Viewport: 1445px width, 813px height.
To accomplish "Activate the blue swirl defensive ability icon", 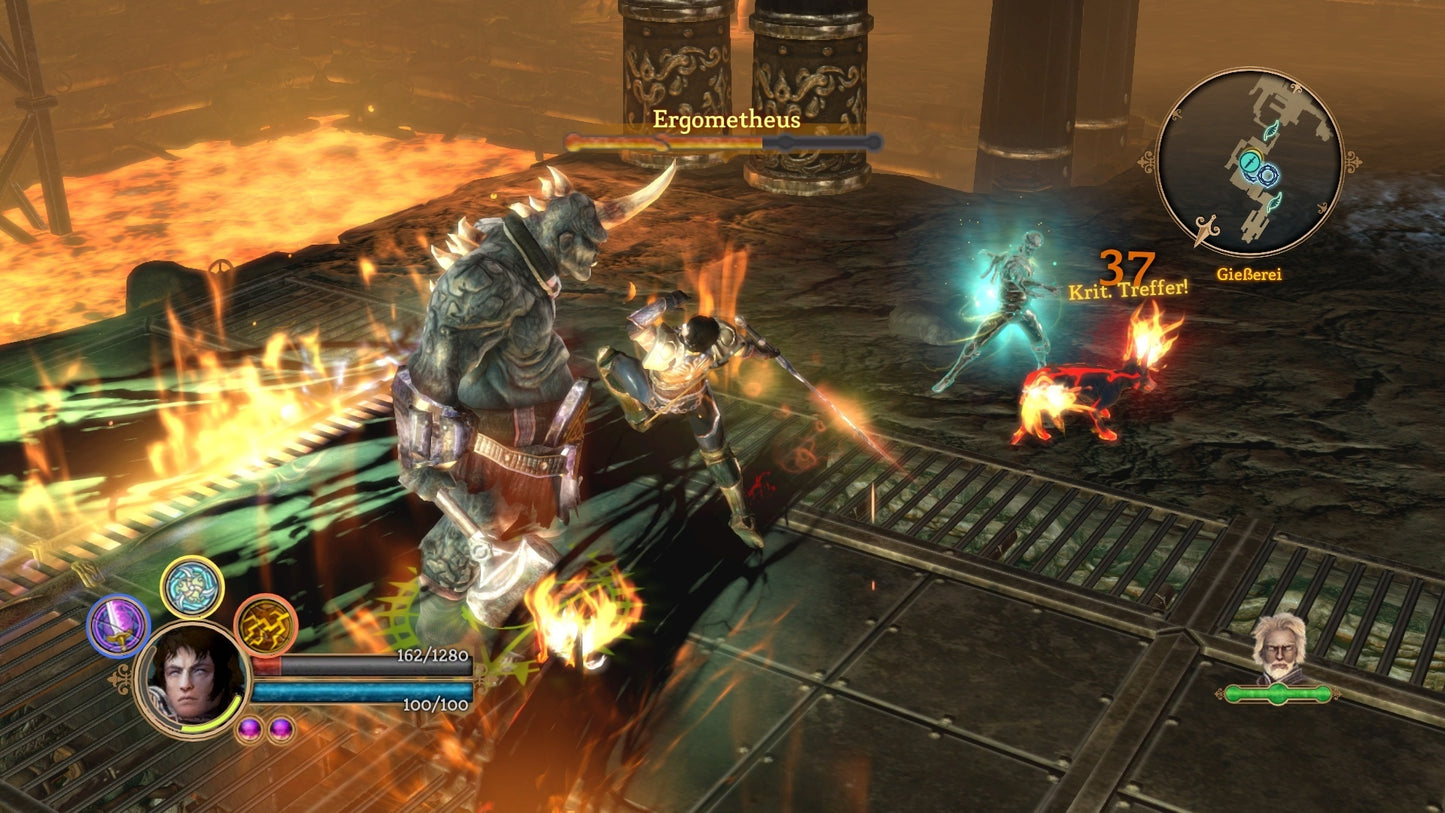I will tap(190, 589).
